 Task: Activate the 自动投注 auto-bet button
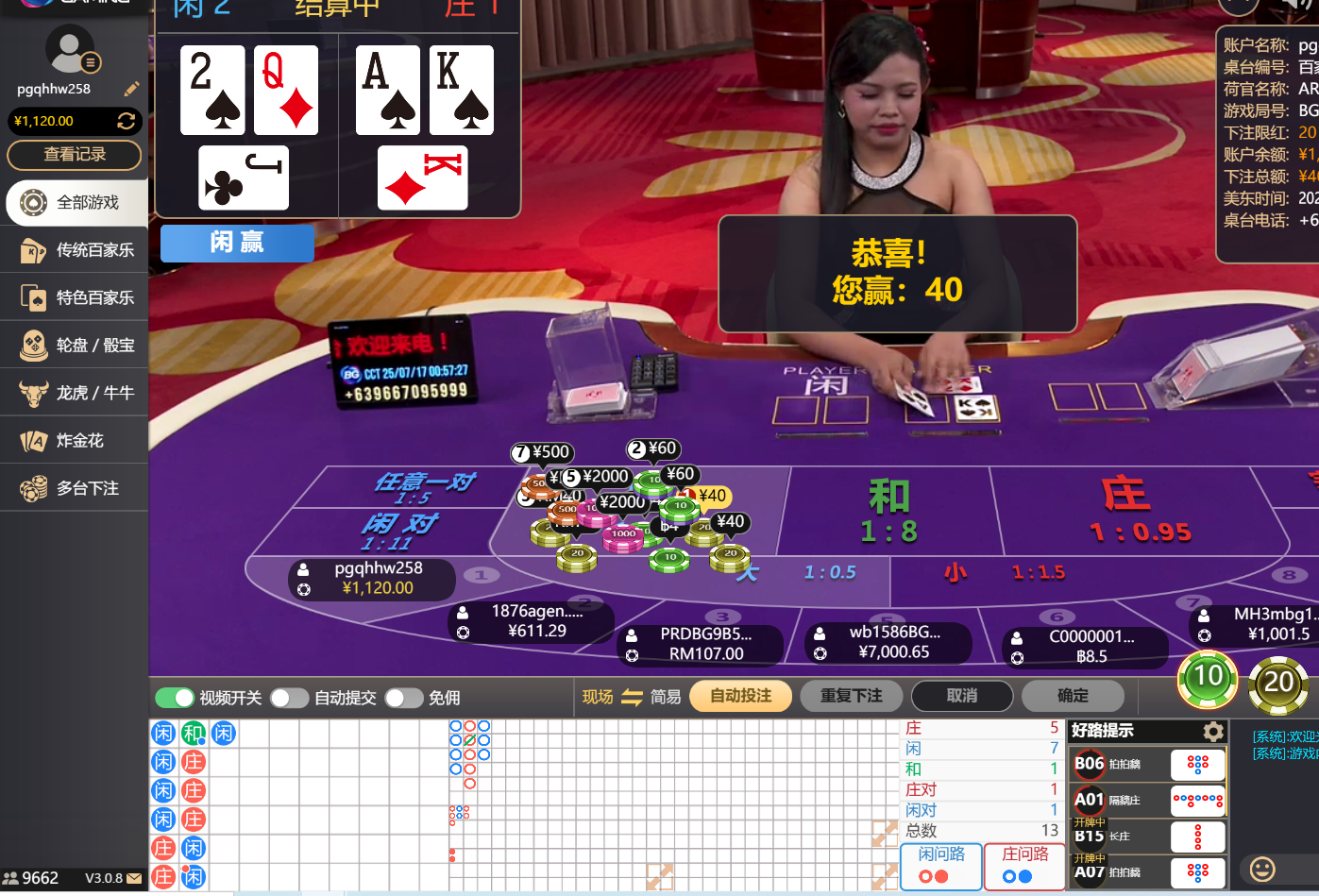tap(740, 696)
